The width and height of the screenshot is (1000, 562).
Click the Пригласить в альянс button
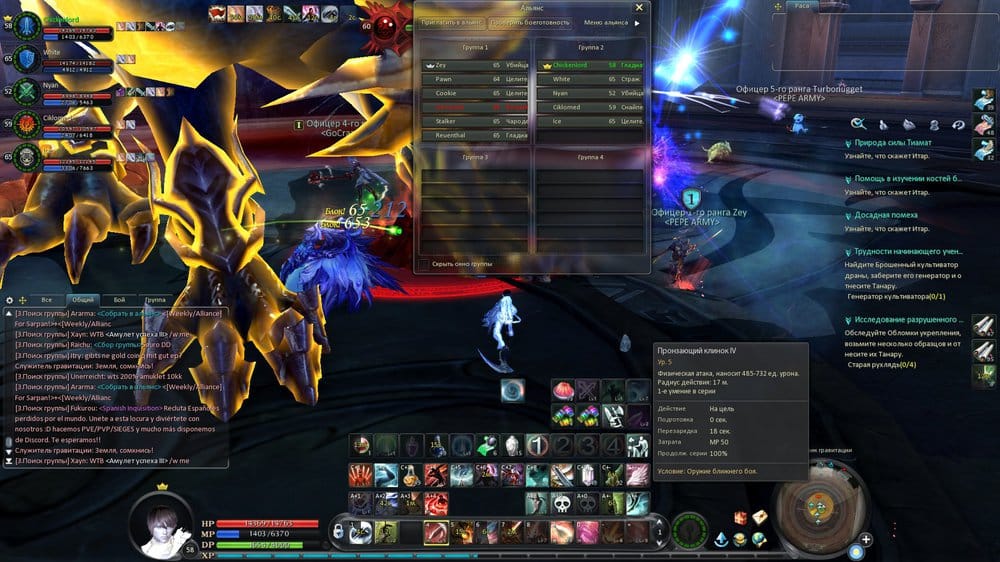449,22
